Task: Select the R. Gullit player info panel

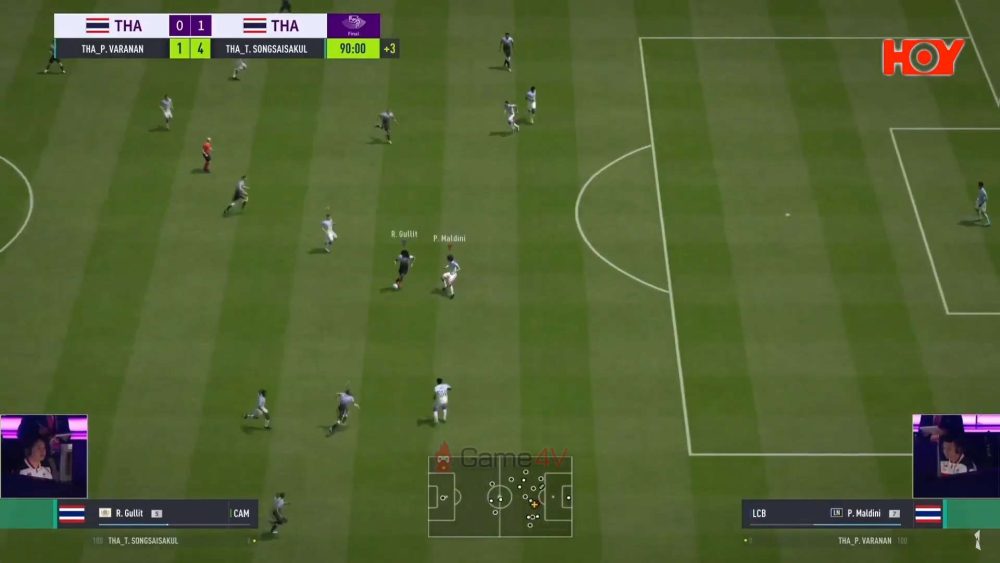Action: click(155, 513)
